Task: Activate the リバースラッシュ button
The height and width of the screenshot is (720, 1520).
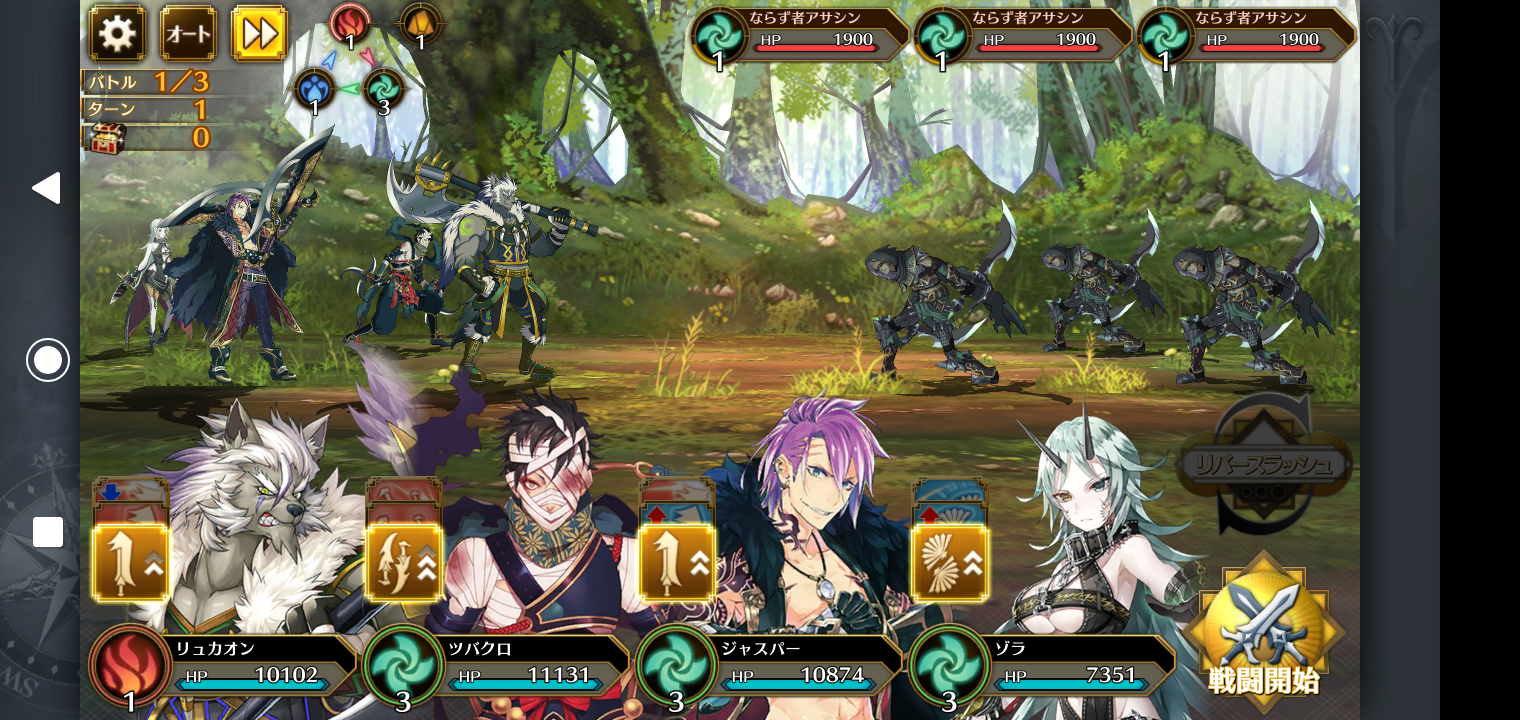Action: [x=1264, y=465]
